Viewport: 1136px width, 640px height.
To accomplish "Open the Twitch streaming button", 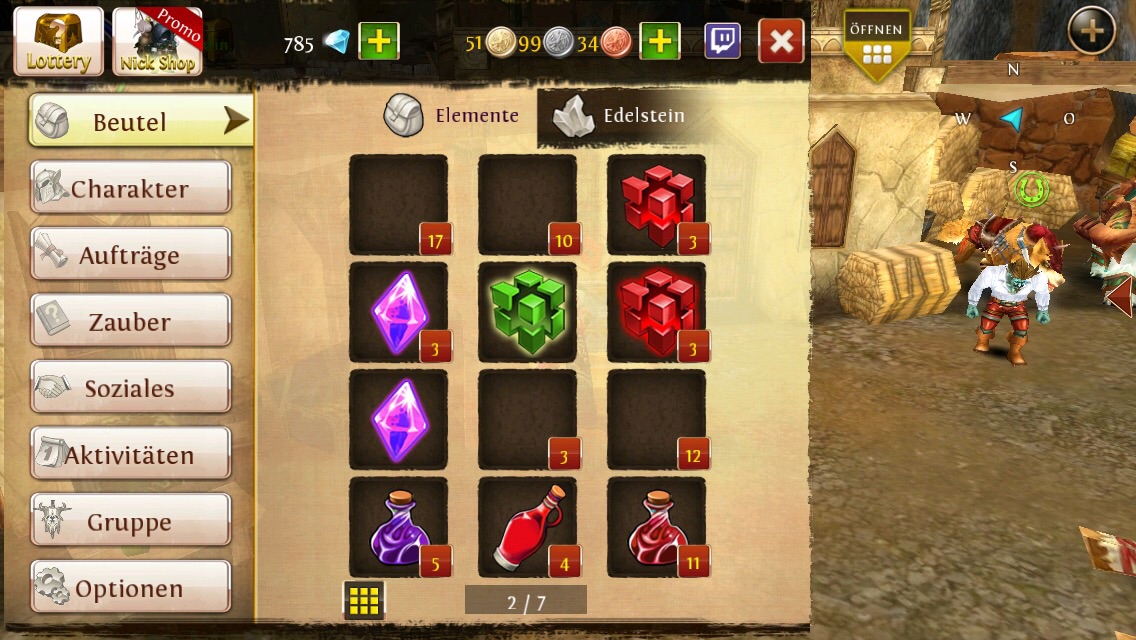I will 723,42.
